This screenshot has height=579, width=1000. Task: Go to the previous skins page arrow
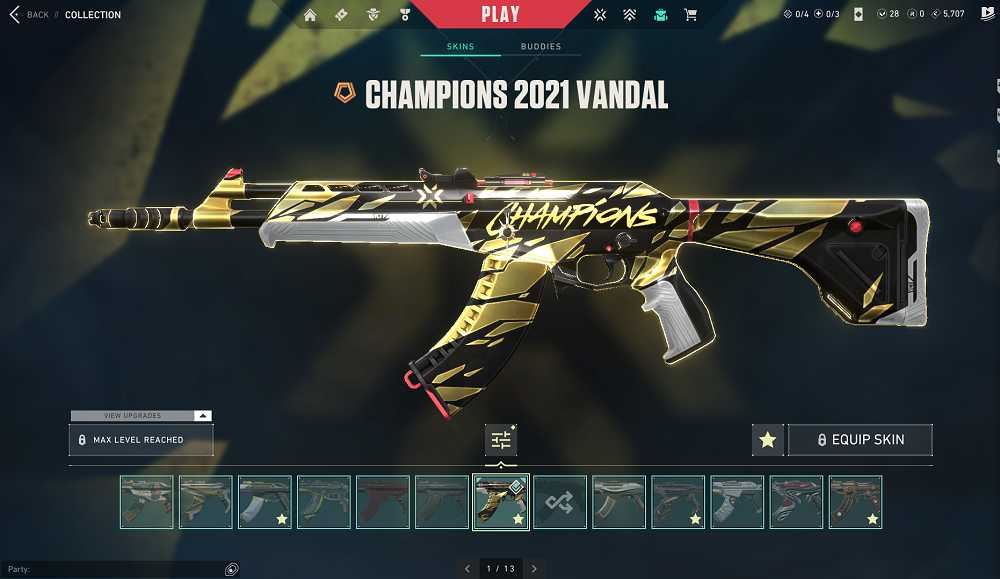tap(467, 569)
